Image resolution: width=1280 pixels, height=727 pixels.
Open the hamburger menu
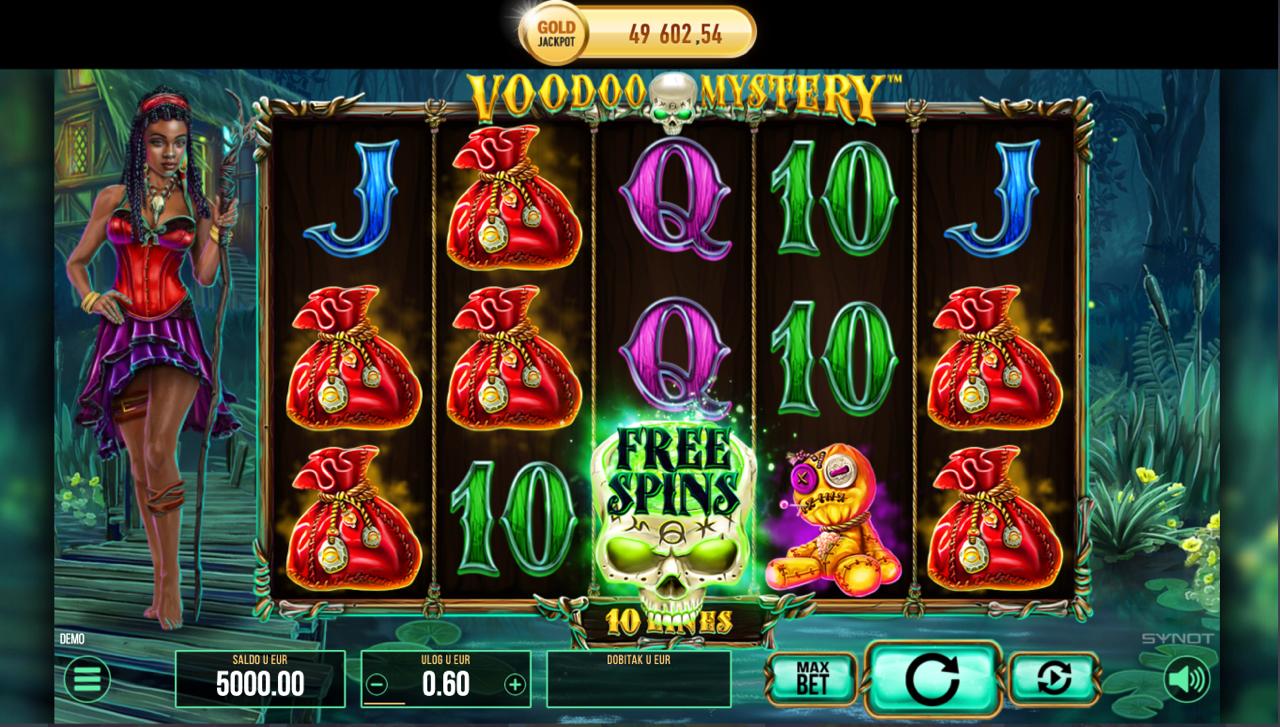point(87,681)
